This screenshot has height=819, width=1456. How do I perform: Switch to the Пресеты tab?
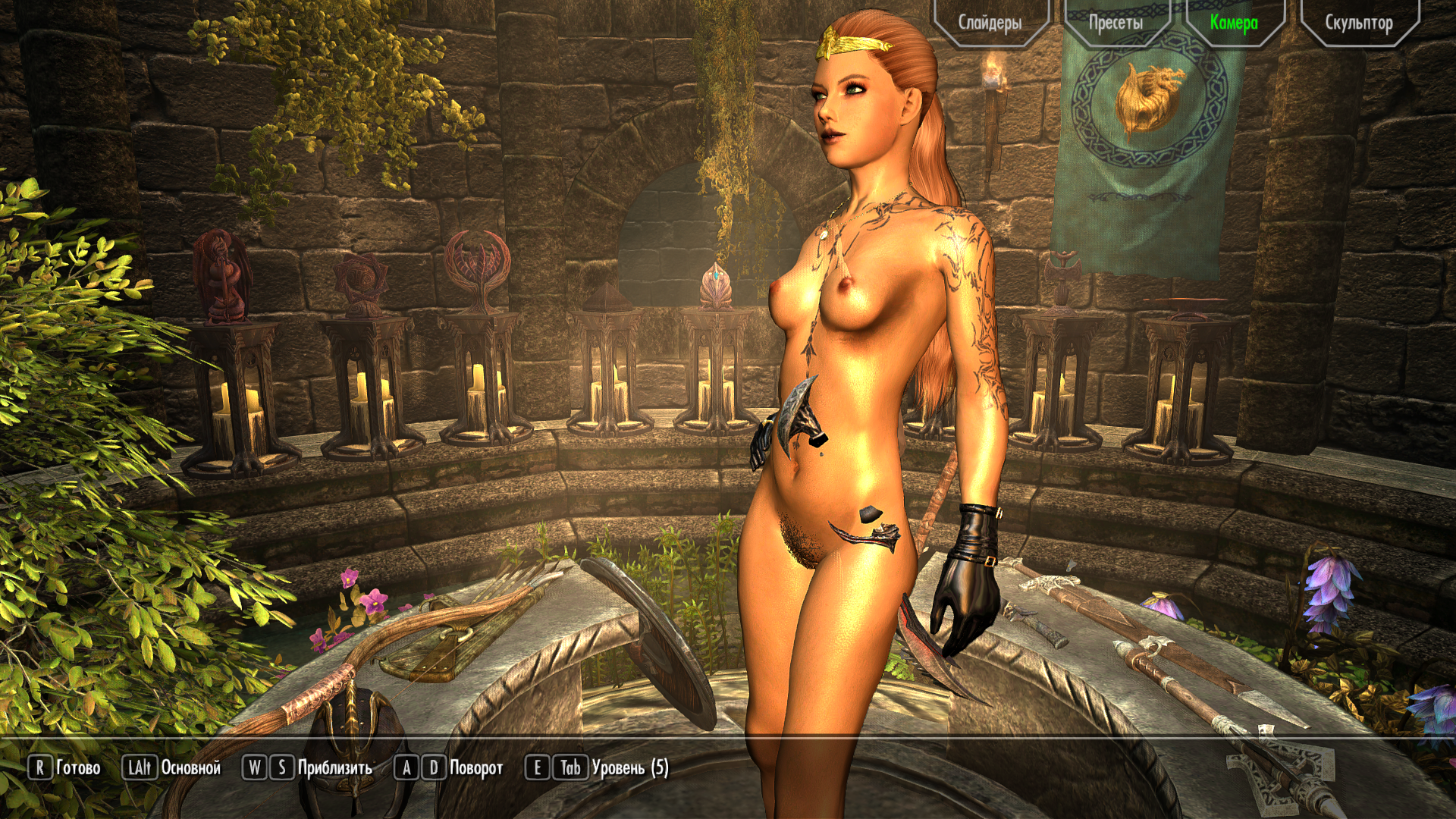click(x=1116, y=23)
